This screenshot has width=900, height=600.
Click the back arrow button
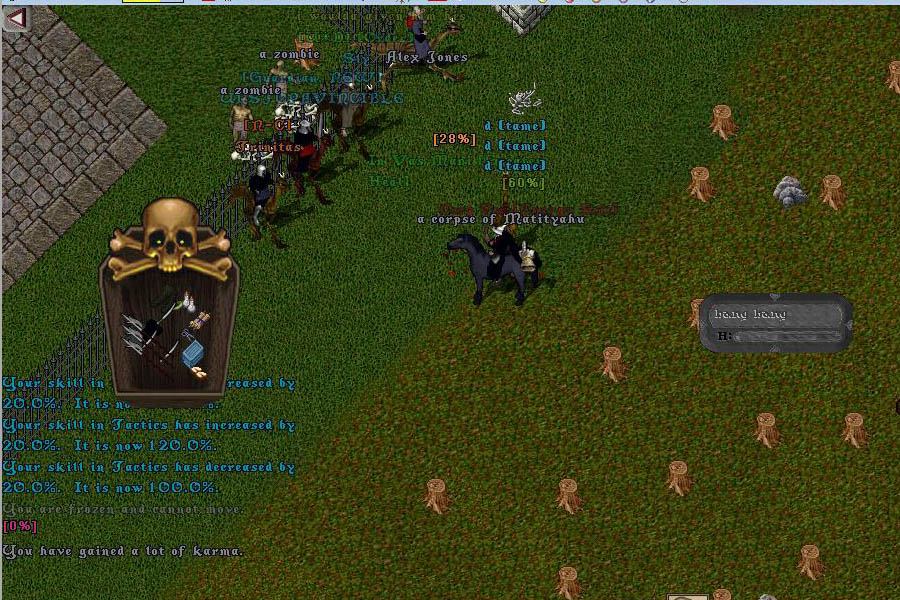[x=15, y=17]
